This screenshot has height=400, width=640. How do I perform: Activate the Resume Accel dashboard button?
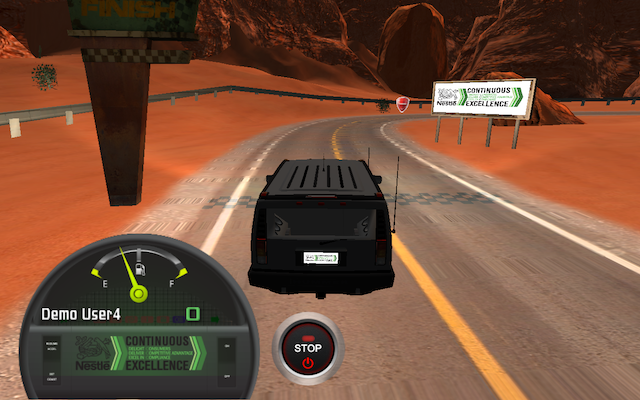(51, 346)
